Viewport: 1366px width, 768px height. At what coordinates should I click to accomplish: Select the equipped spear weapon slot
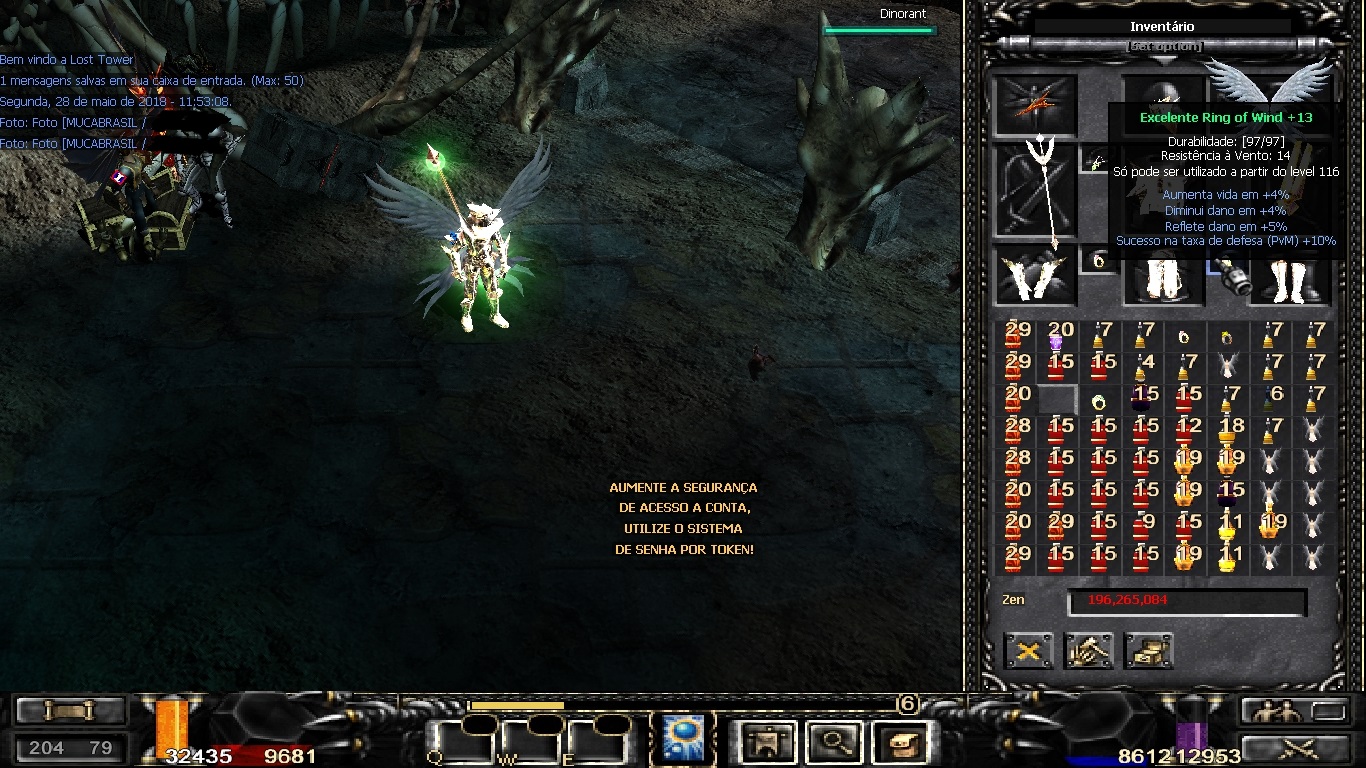coord(1035,192)
